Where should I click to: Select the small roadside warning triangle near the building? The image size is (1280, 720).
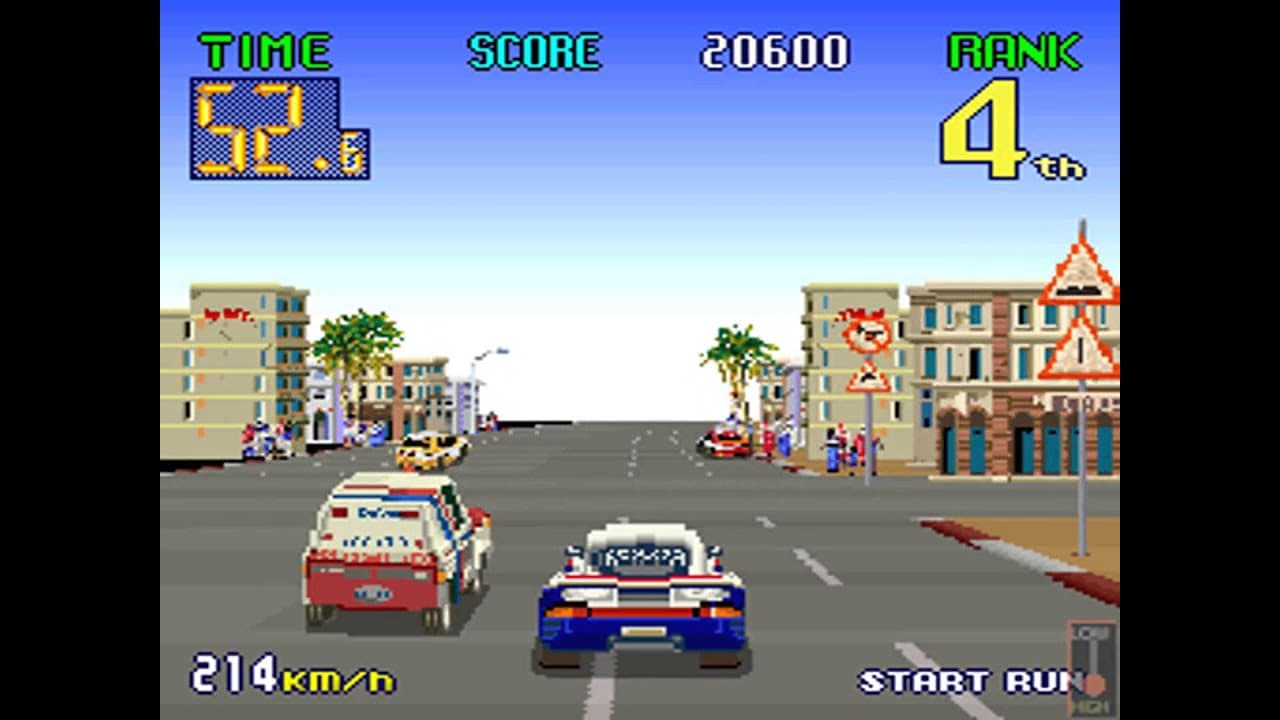point(867,377)
